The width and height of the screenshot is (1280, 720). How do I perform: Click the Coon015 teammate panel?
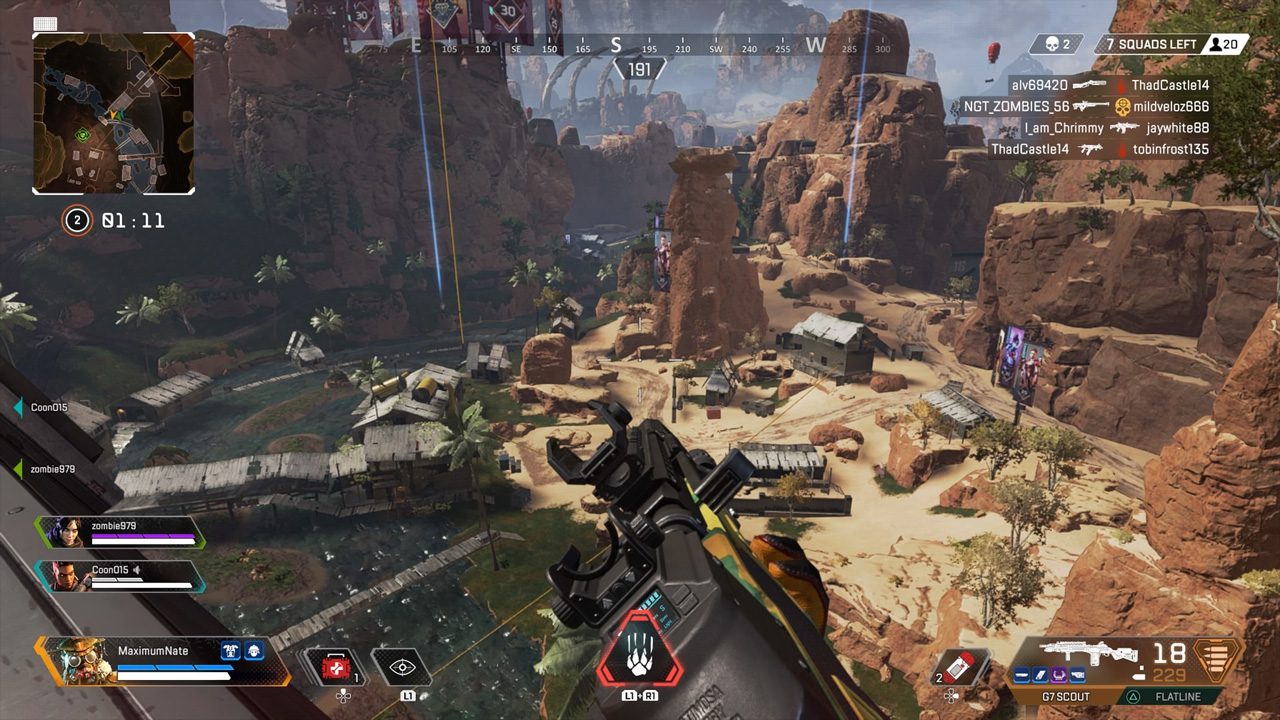[x=120, y=576]
